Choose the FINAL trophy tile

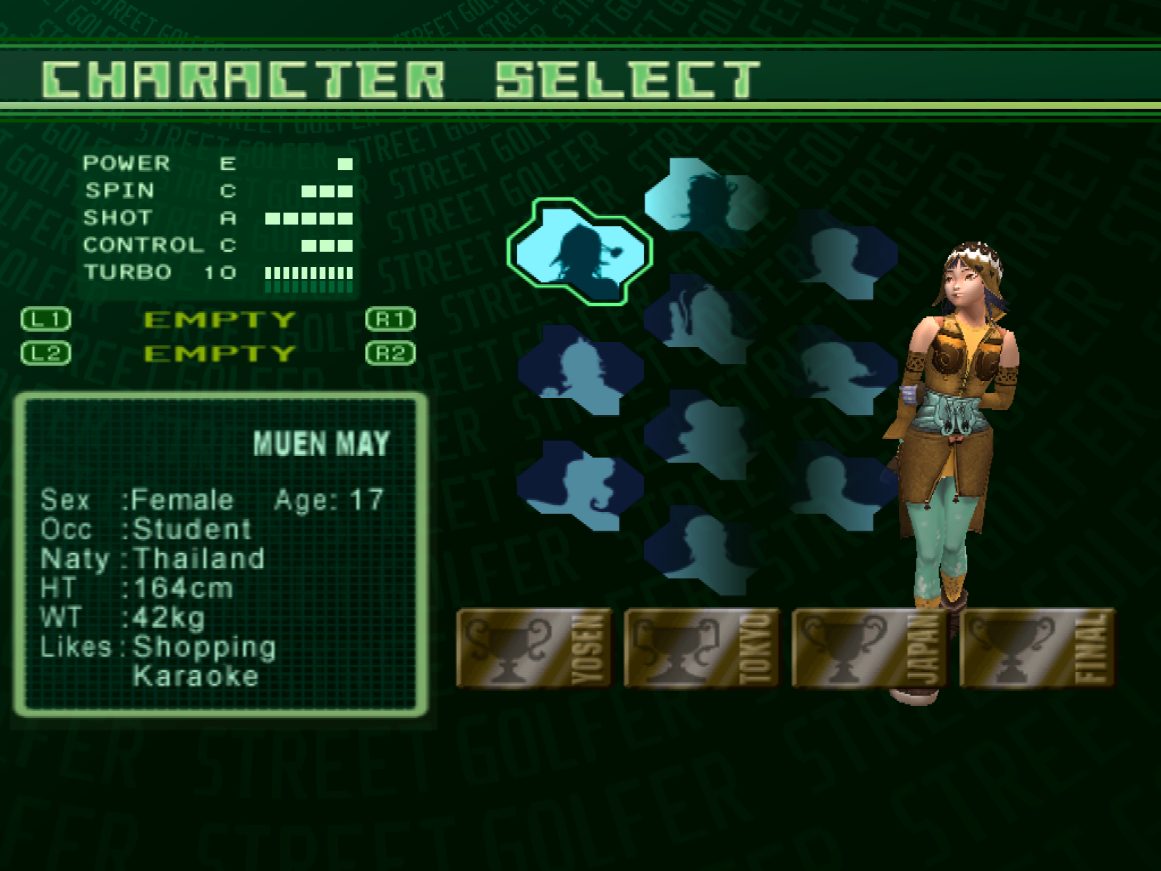point(1037,648)
